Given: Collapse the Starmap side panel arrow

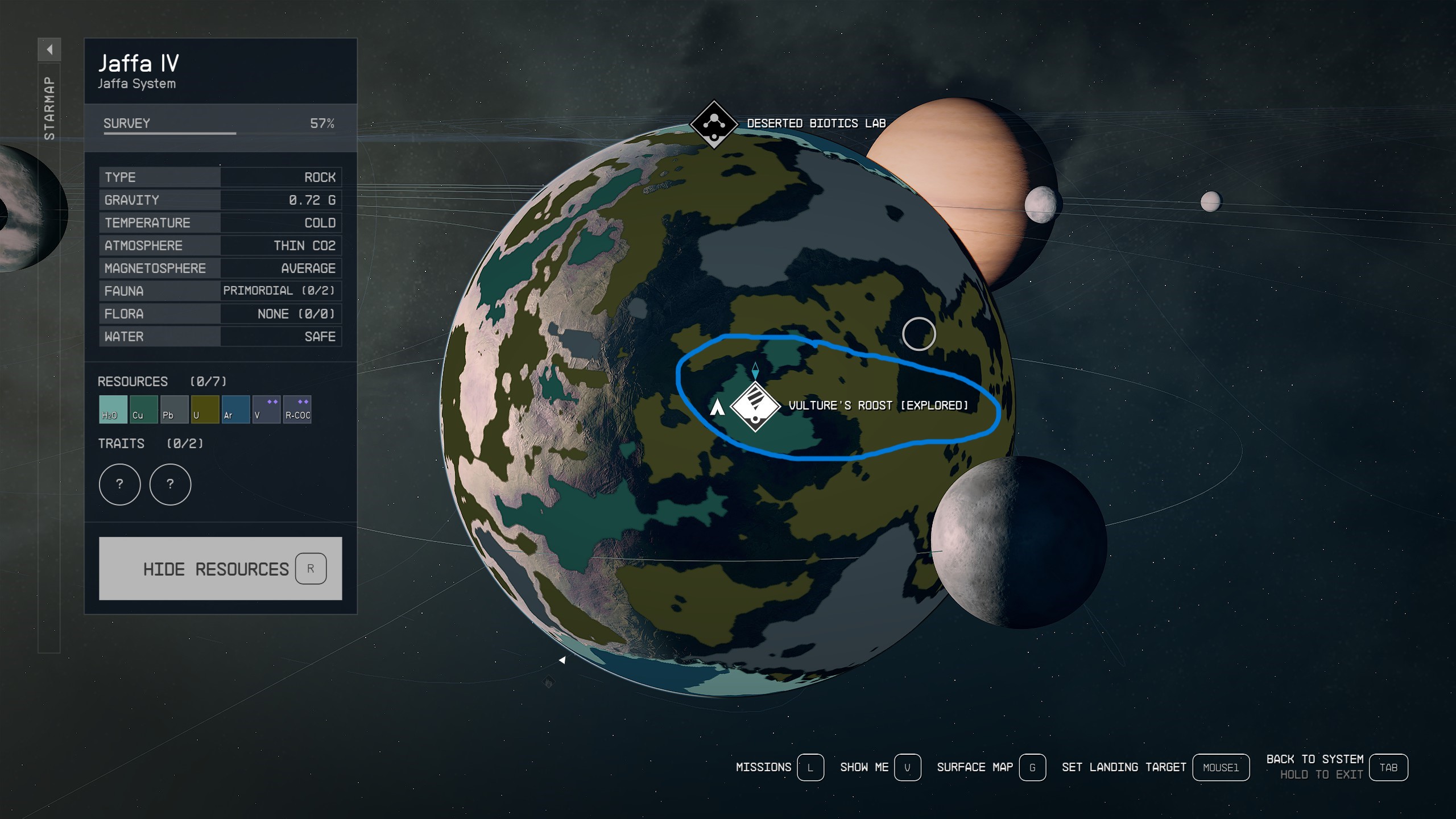Looking at the screenshot, I should click(x=49, y=49).
